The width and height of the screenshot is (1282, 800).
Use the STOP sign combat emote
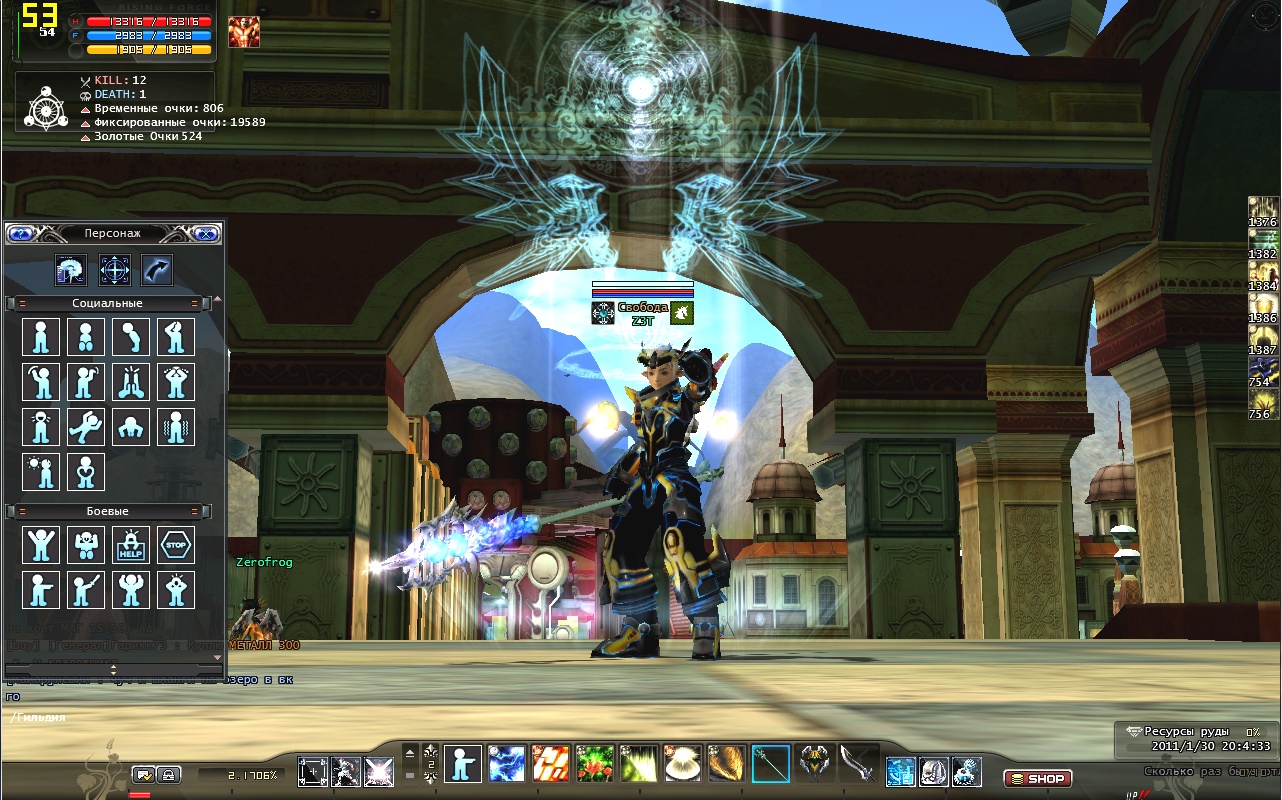(x=176, y=545)
